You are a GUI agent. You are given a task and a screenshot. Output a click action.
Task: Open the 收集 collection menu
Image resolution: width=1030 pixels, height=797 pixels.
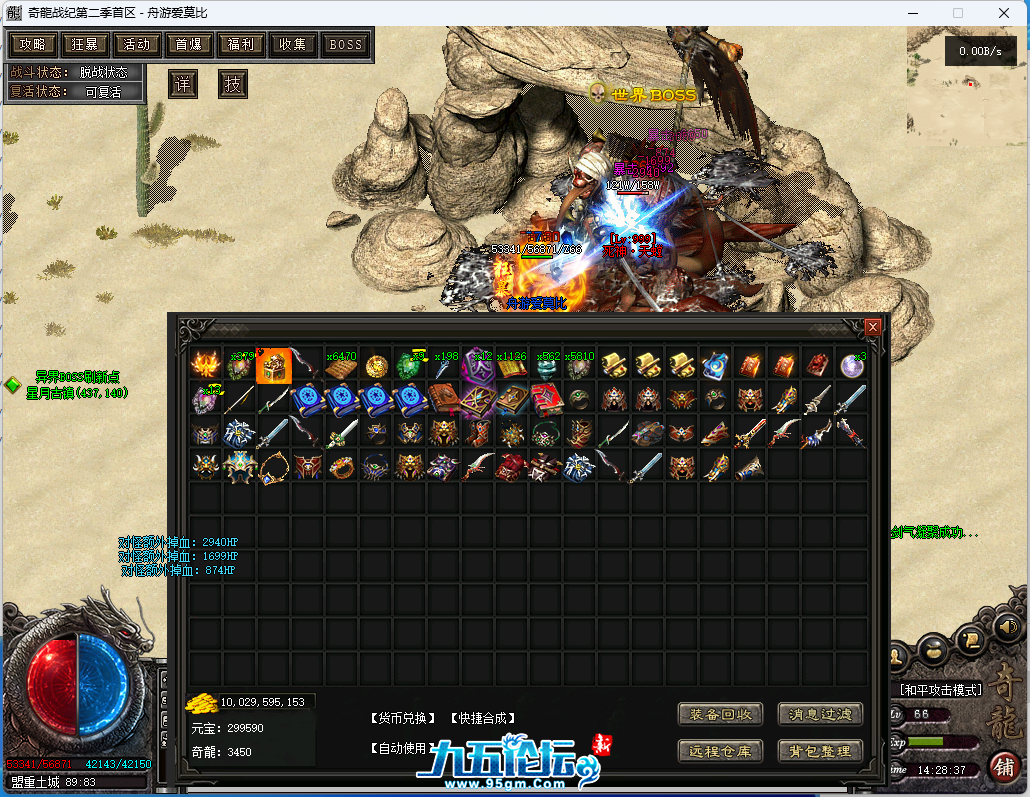[x=293, y=44]
